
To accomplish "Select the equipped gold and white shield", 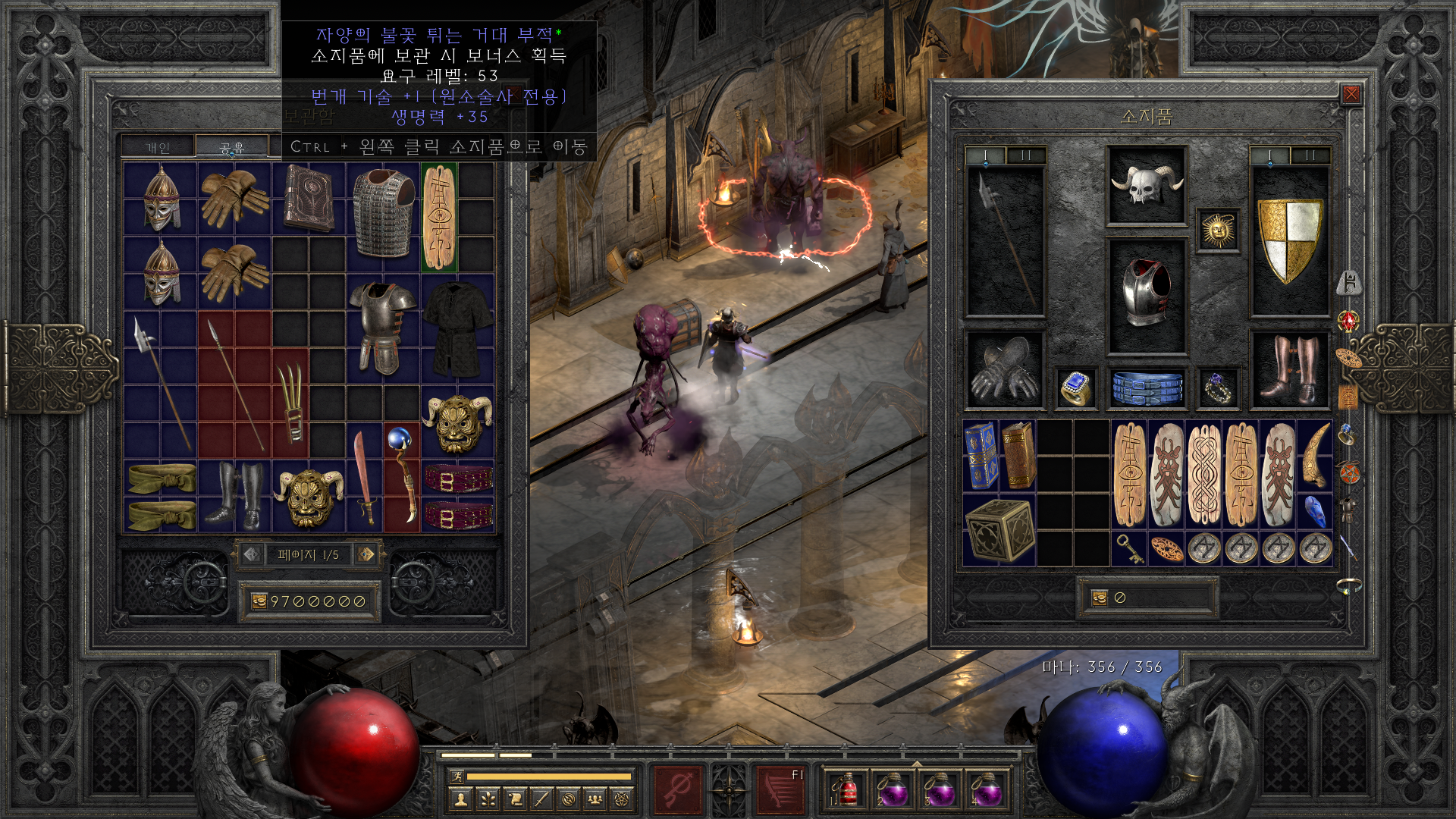I will (1289, 240).
